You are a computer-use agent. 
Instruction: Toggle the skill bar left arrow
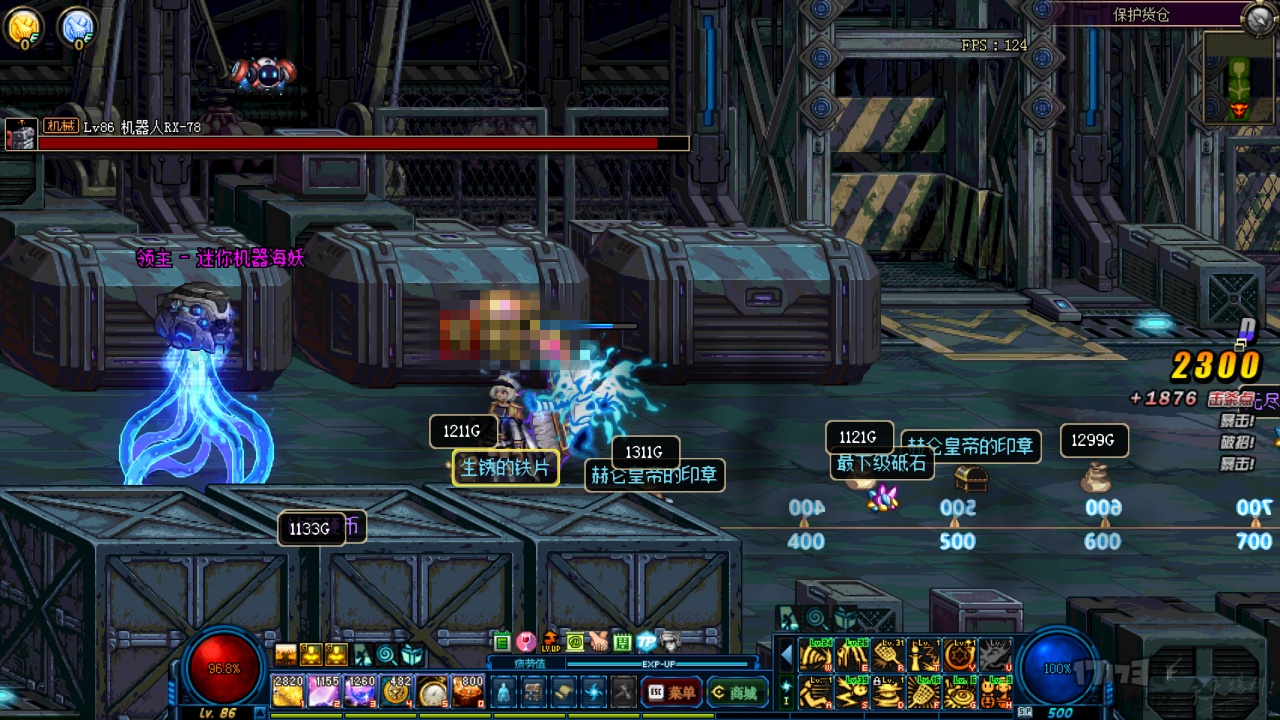(786, 655)
